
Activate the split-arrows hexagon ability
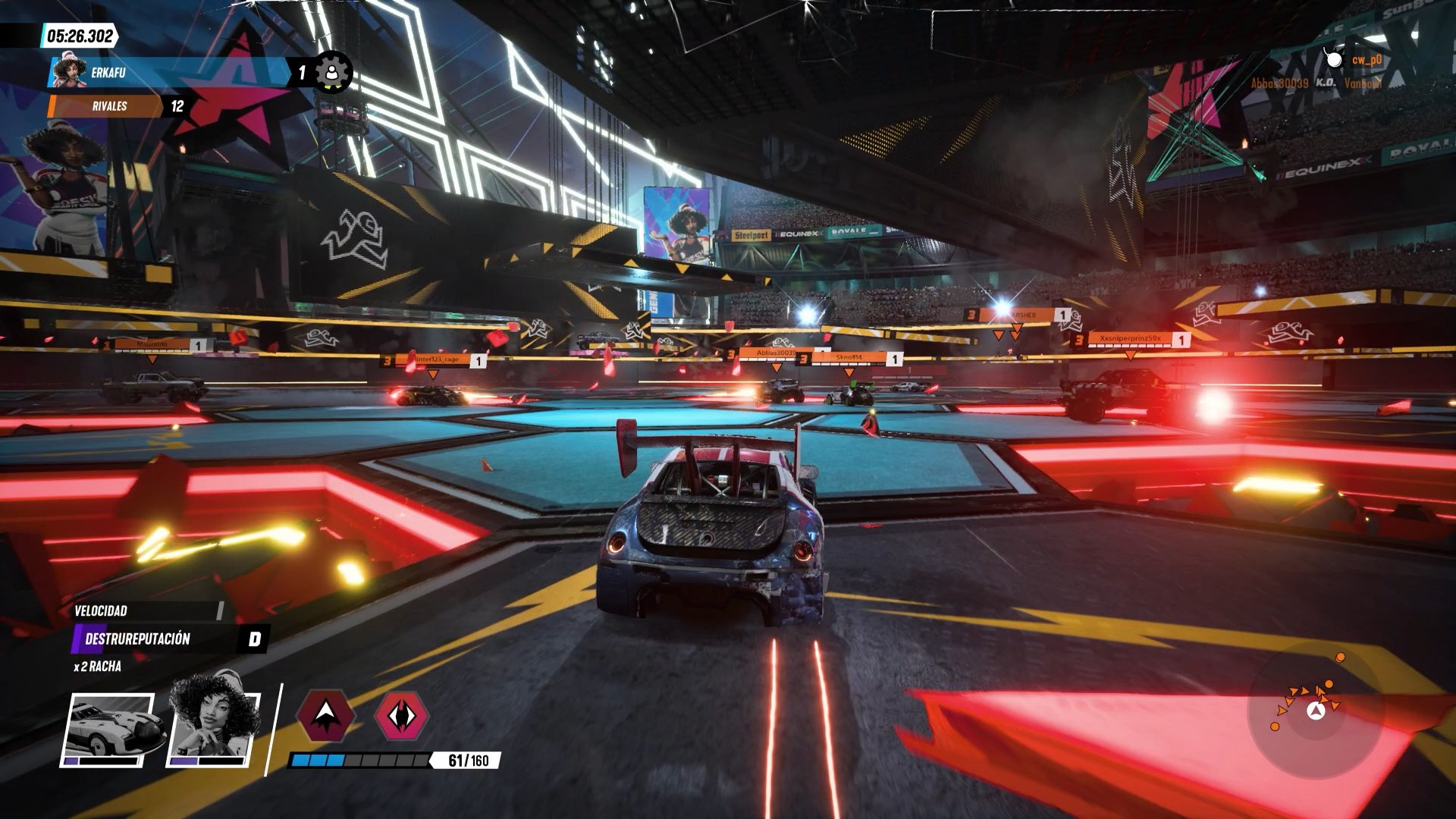[402, 715]
